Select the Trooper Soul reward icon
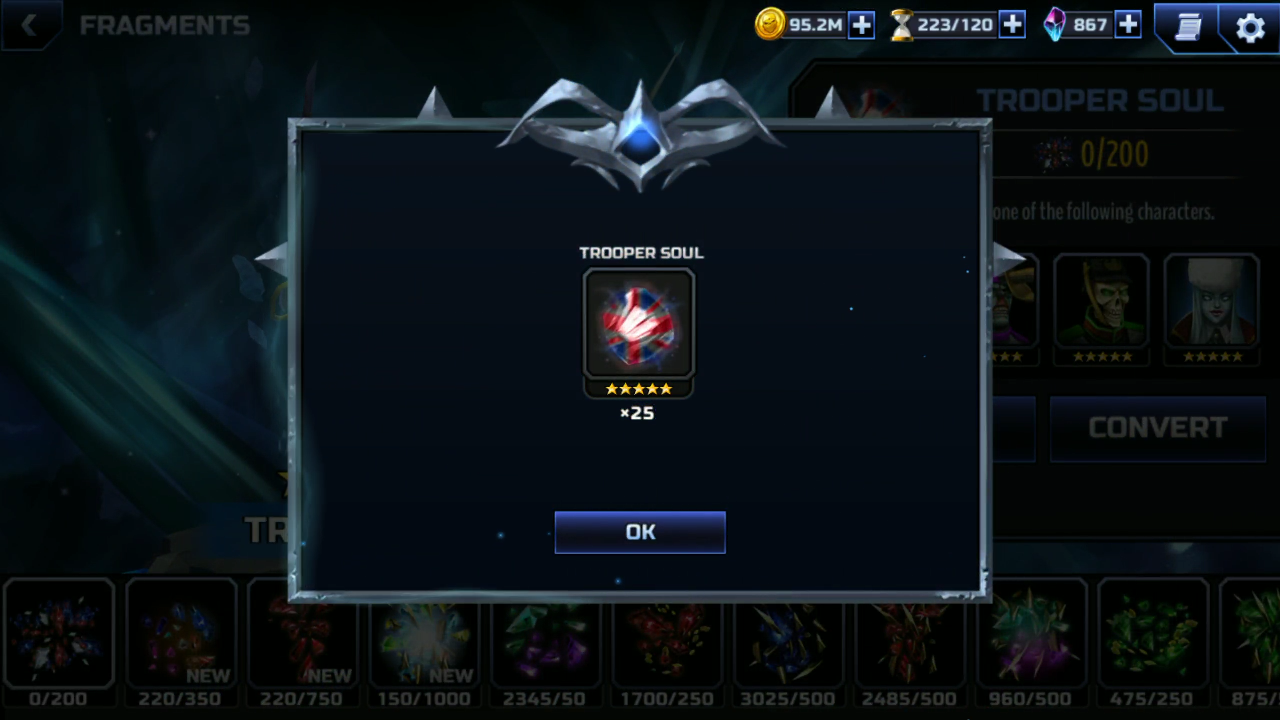Screen dimensions: 1280x720 coord(639,323)
